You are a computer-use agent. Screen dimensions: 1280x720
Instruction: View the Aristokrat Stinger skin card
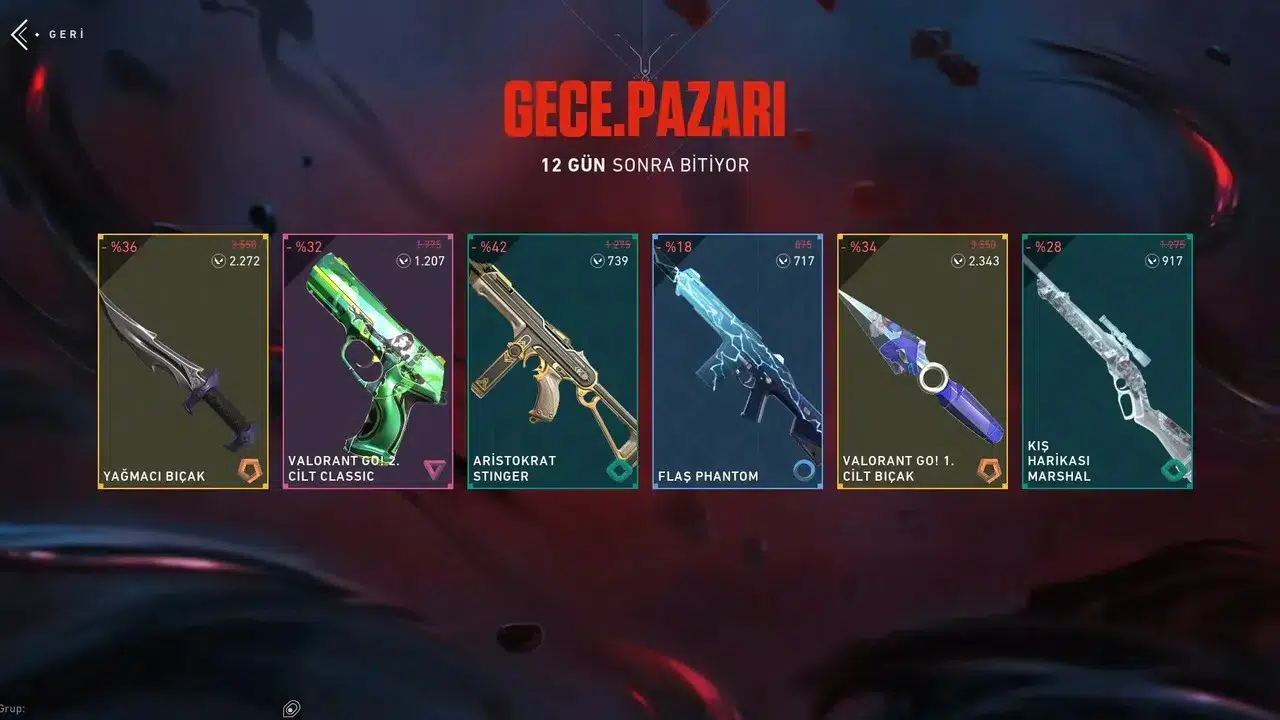pos(552,360)
